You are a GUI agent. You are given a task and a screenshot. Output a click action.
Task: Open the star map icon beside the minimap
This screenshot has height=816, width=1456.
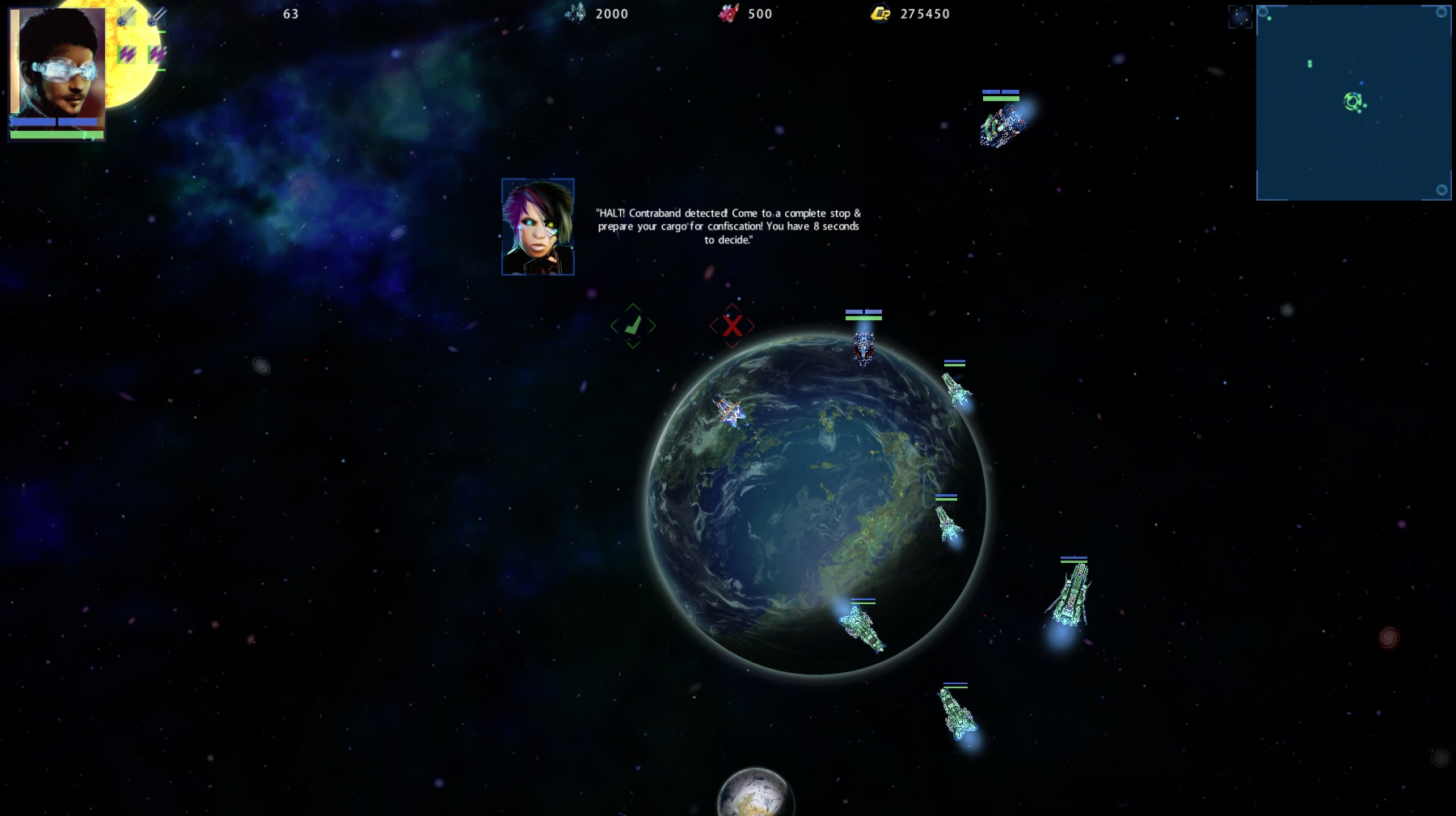coord(1239,16)
